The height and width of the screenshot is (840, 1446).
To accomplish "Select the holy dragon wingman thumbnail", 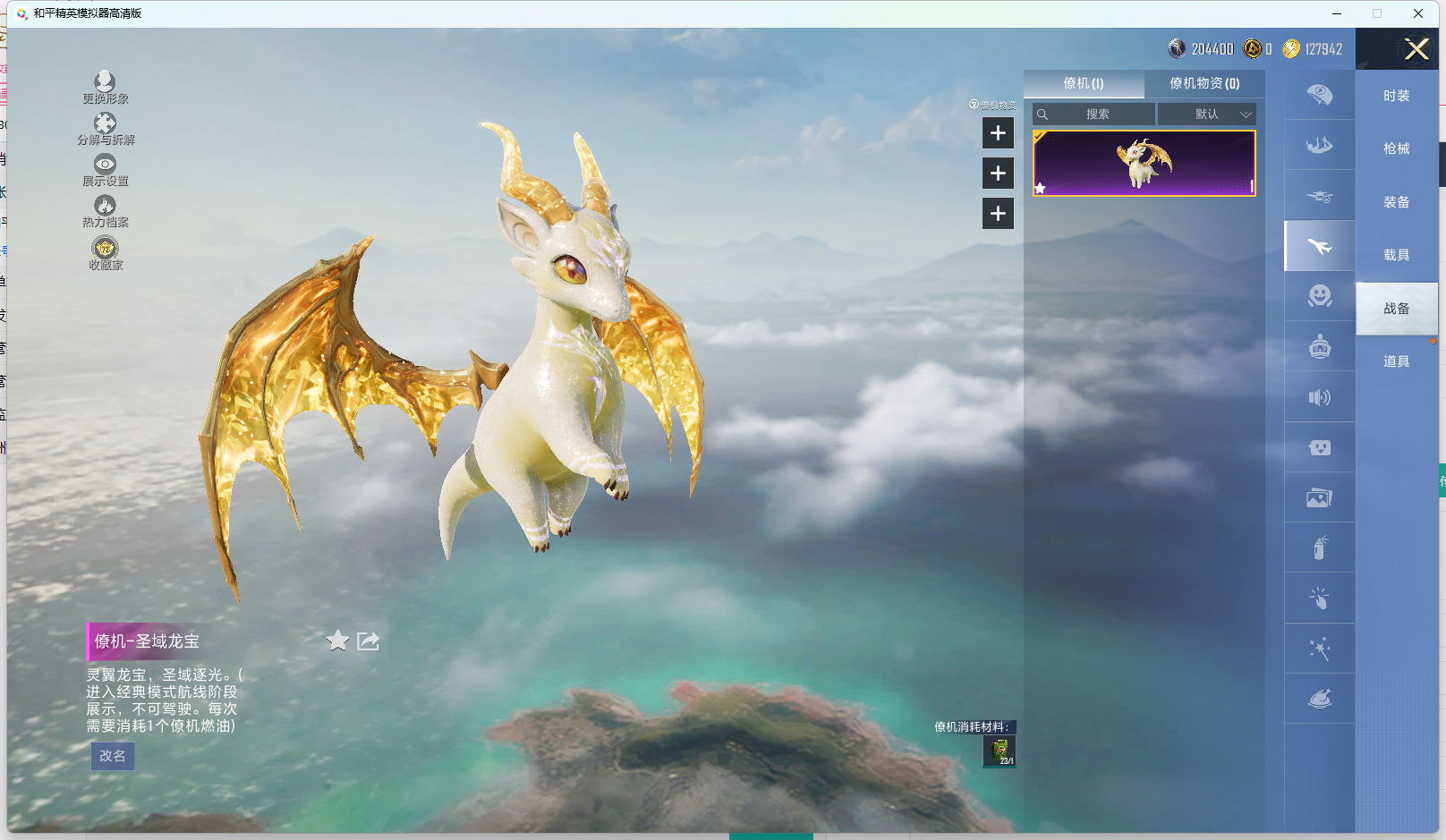I will [x=1144, y=163].
